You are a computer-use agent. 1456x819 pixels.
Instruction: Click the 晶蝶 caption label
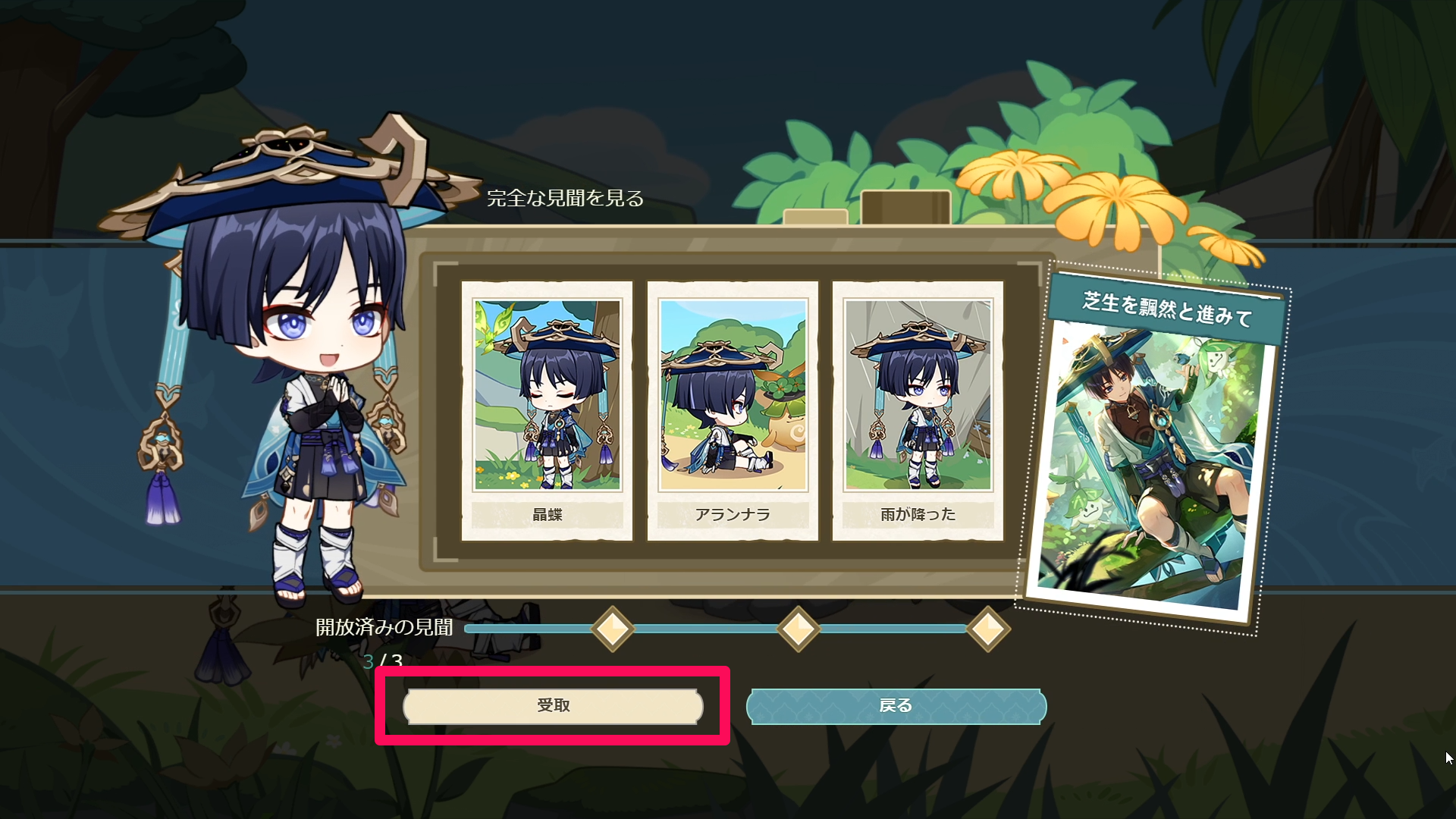coord(548,514)
